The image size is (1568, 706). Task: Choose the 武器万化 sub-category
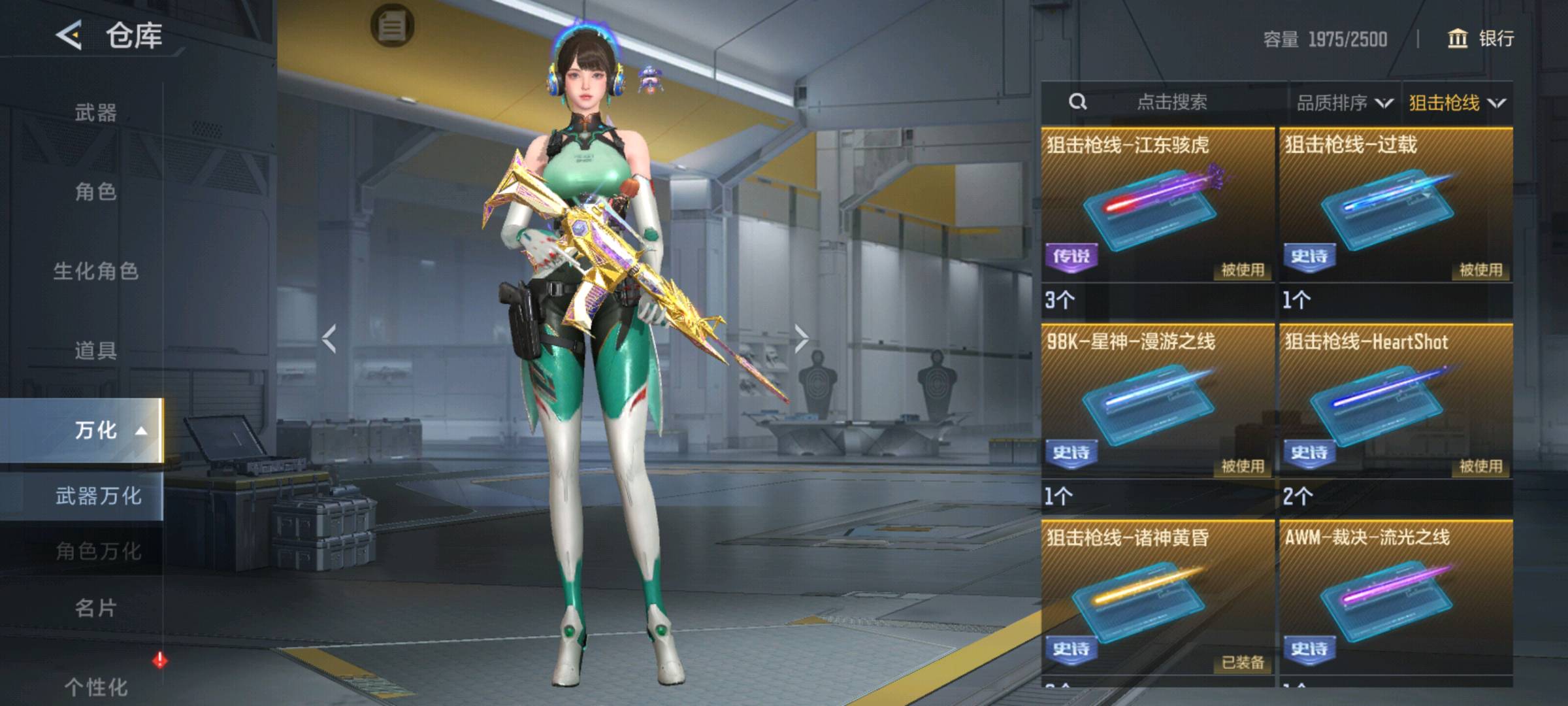click(98, 496)
